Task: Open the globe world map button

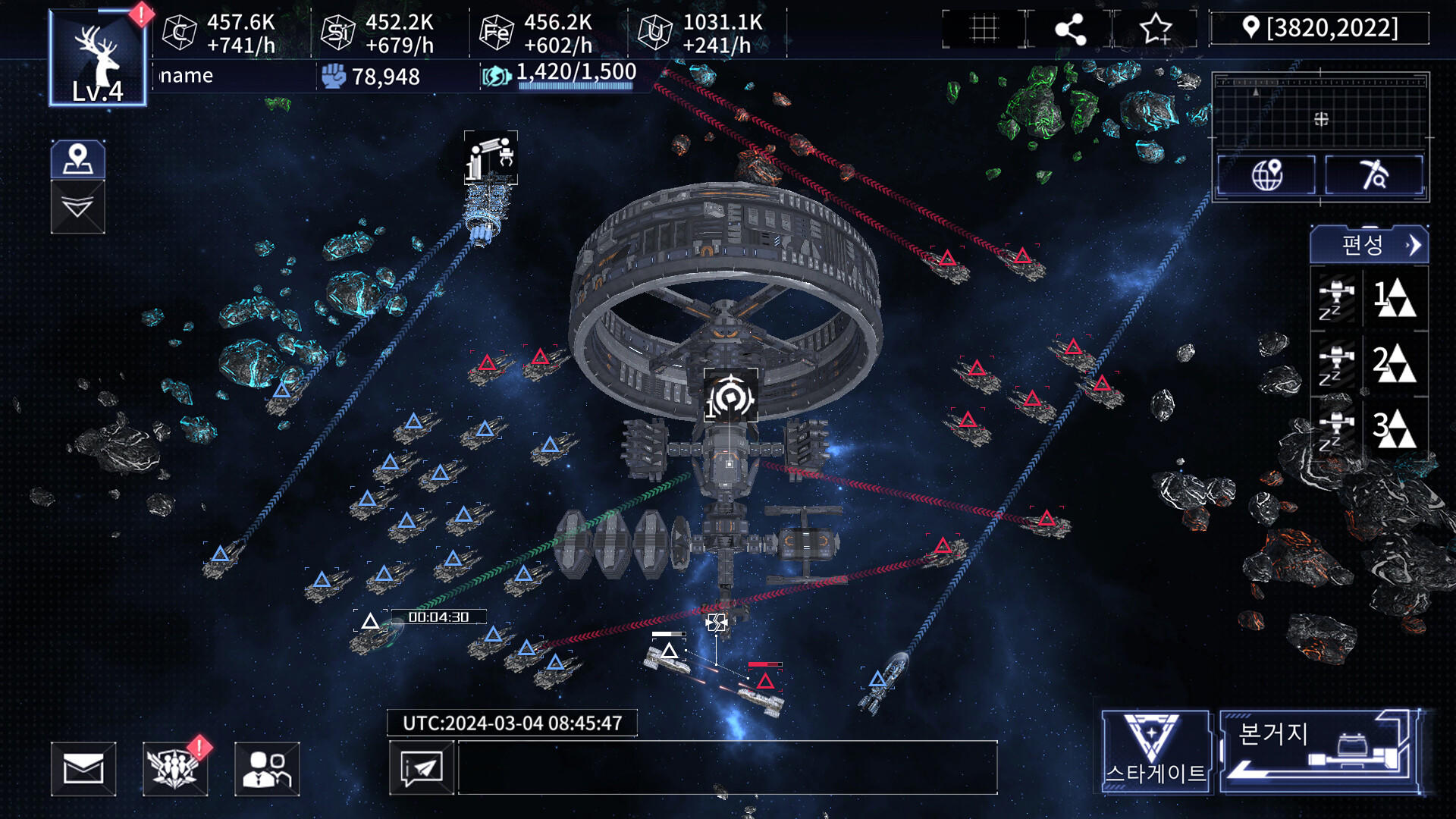Action: click(1266, 174)
